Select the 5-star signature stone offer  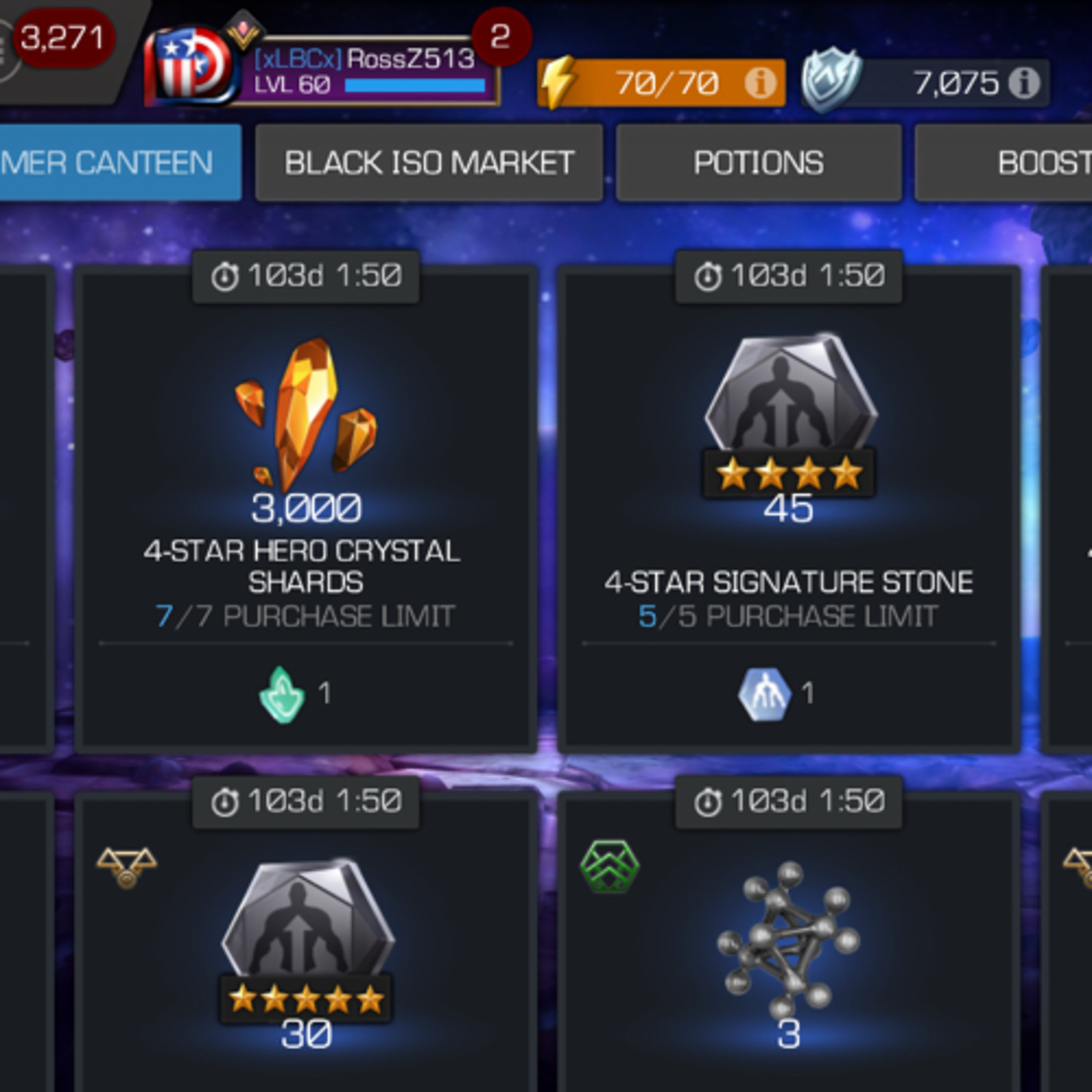click(305, 950)
